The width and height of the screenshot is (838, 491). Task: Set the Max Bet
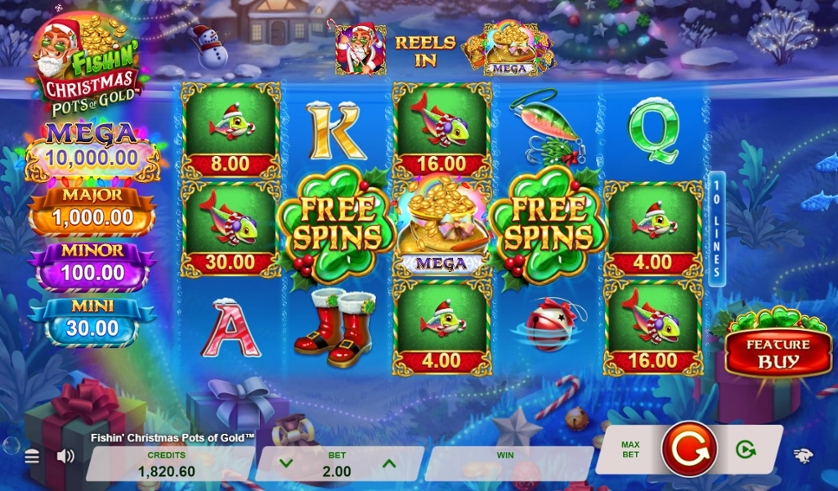[630, 450]
